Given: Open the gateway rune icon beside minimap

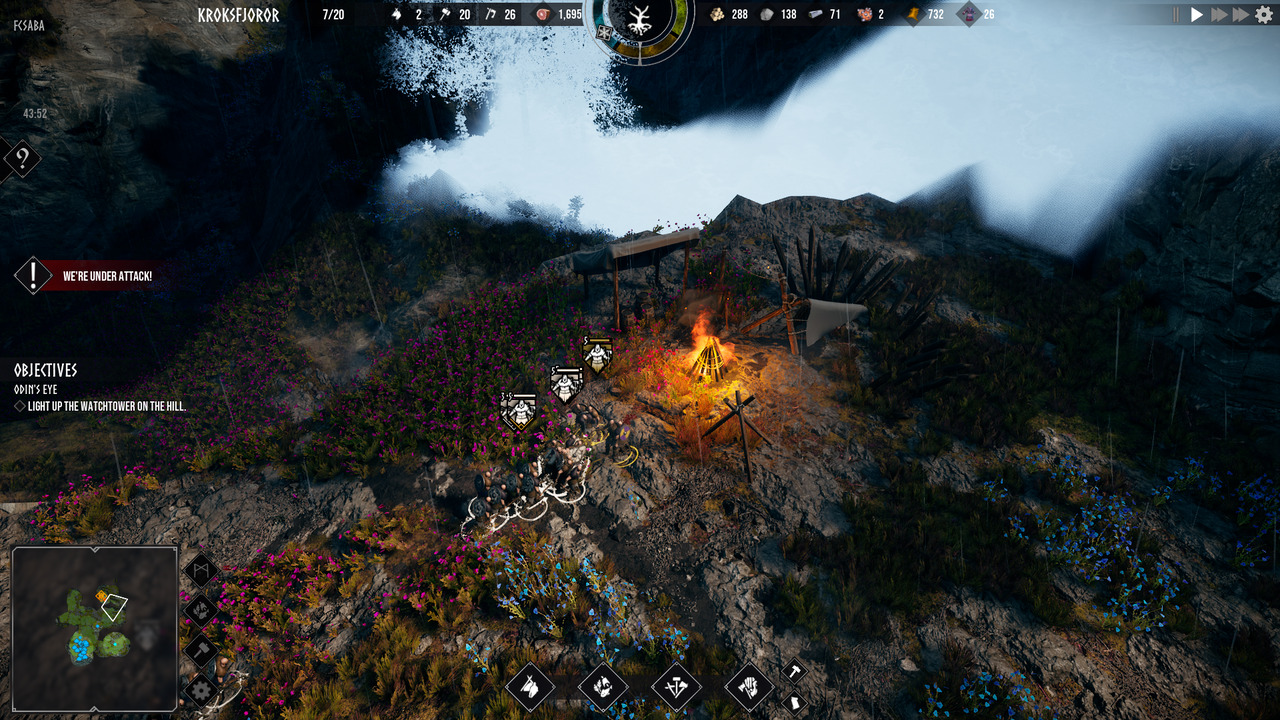Looking at the screenshot, I should click(202, 571).
